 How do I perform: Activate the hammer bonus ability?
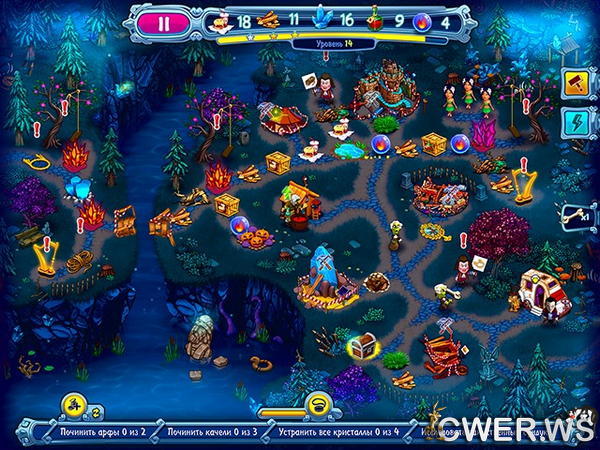[577, 81]
